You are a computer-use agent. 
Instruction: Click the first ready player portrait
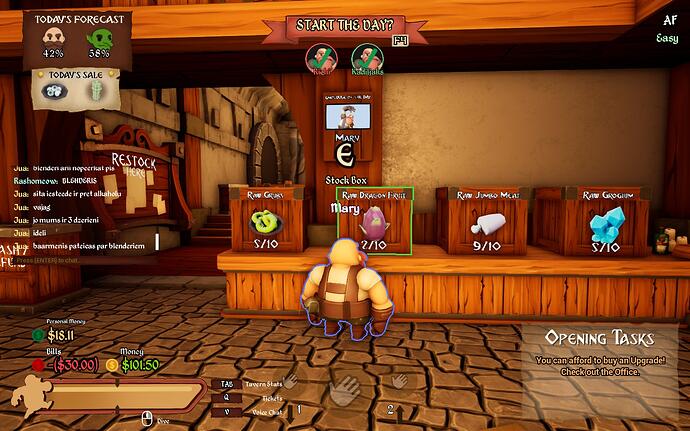pos(320,58)
